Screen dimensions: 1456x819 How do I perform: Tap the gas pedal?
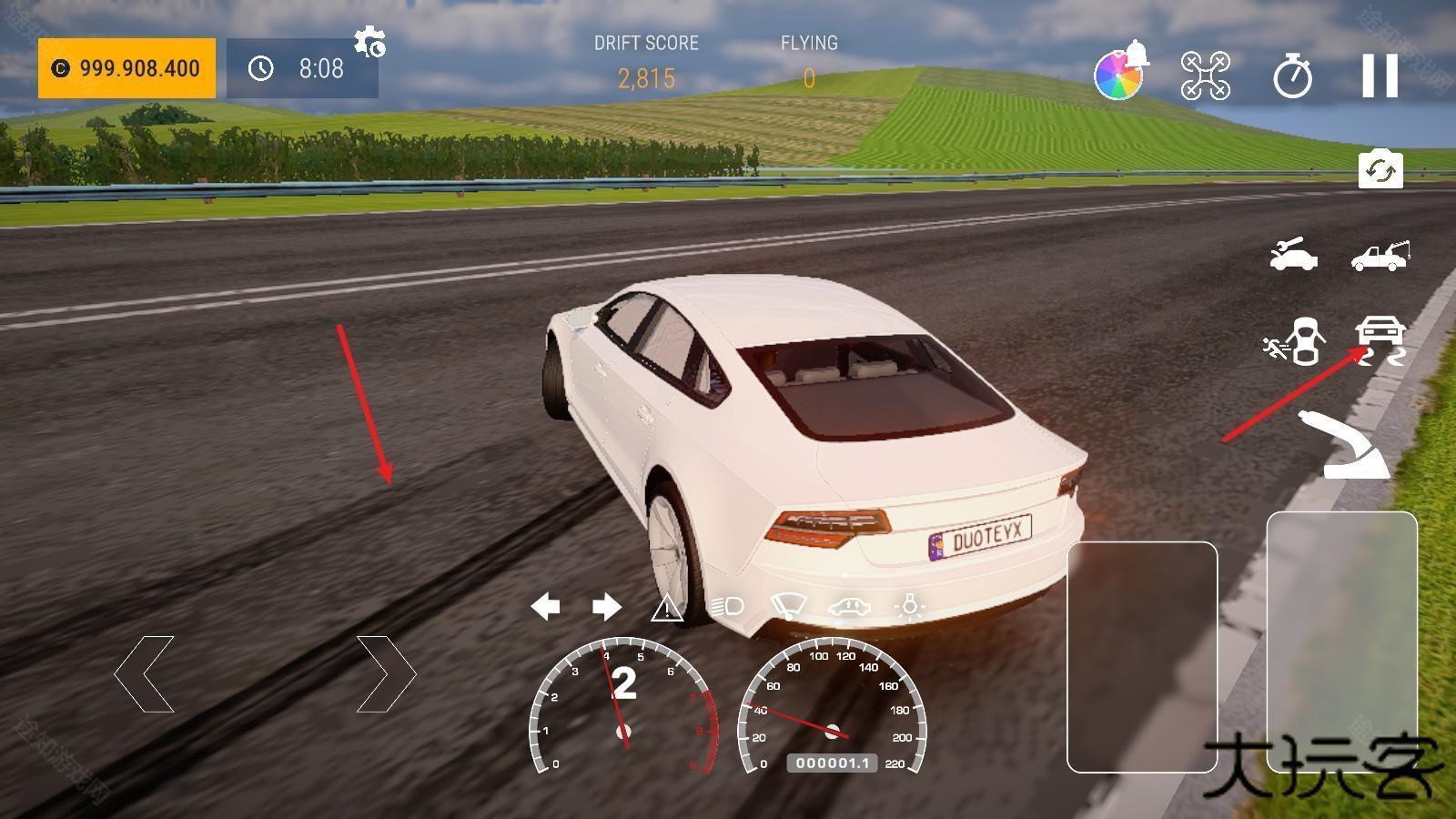(x=1341, y=642)
